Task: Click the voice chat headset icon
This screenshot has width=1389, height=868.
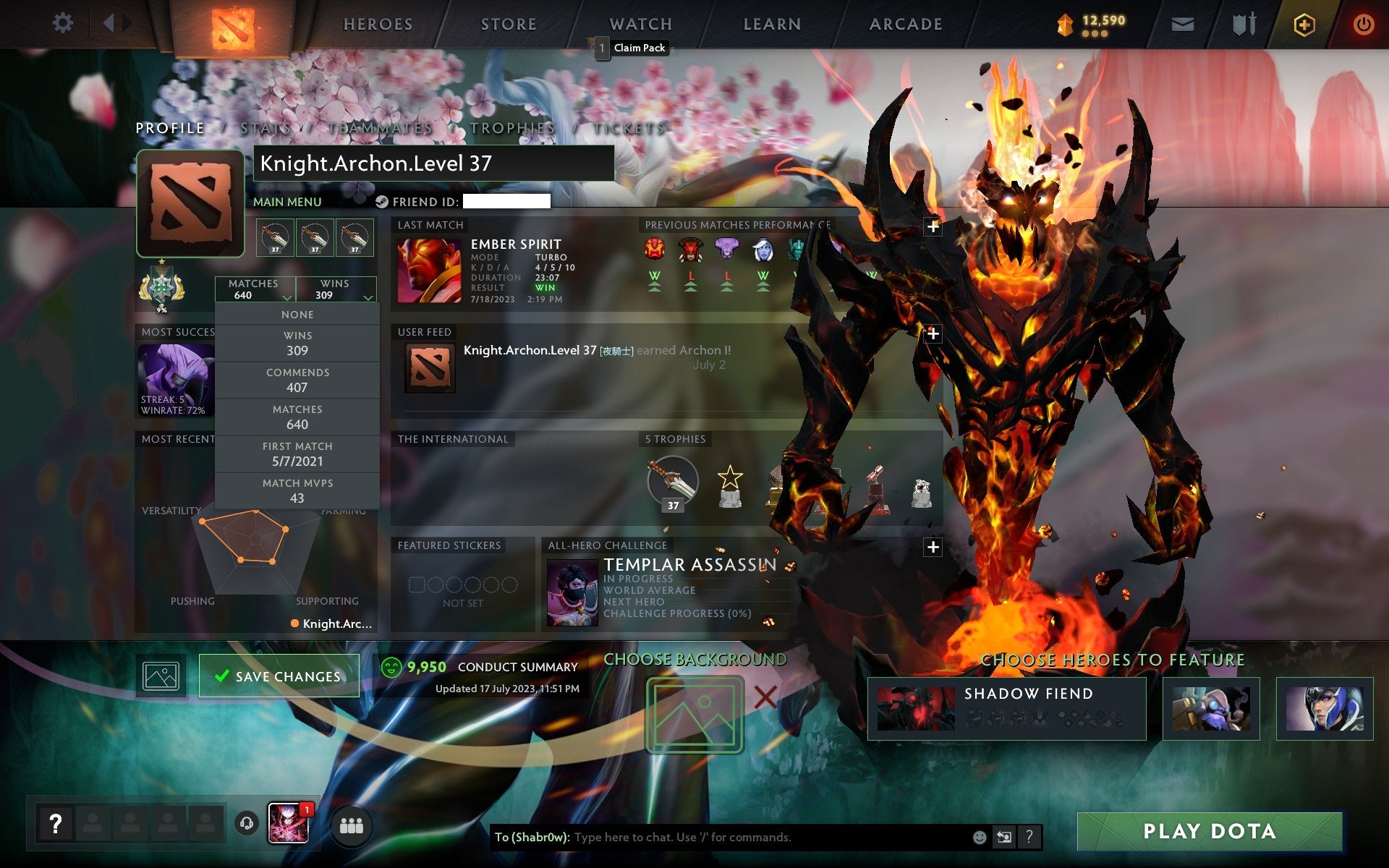Action: pyautogui.click(x=248, y=822)
